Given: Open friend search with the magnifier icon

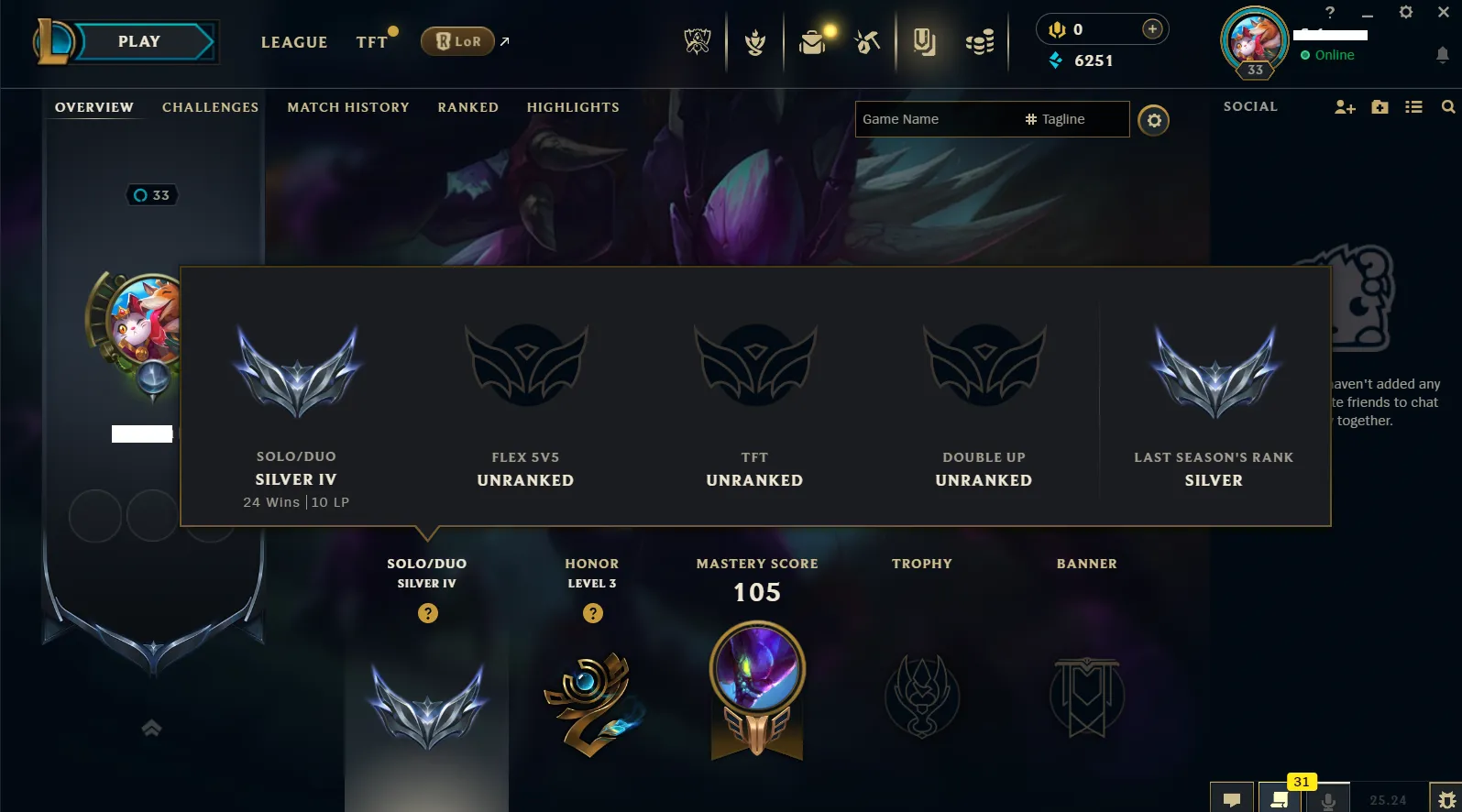Looking at the screenshot, I should (1448, 107).
